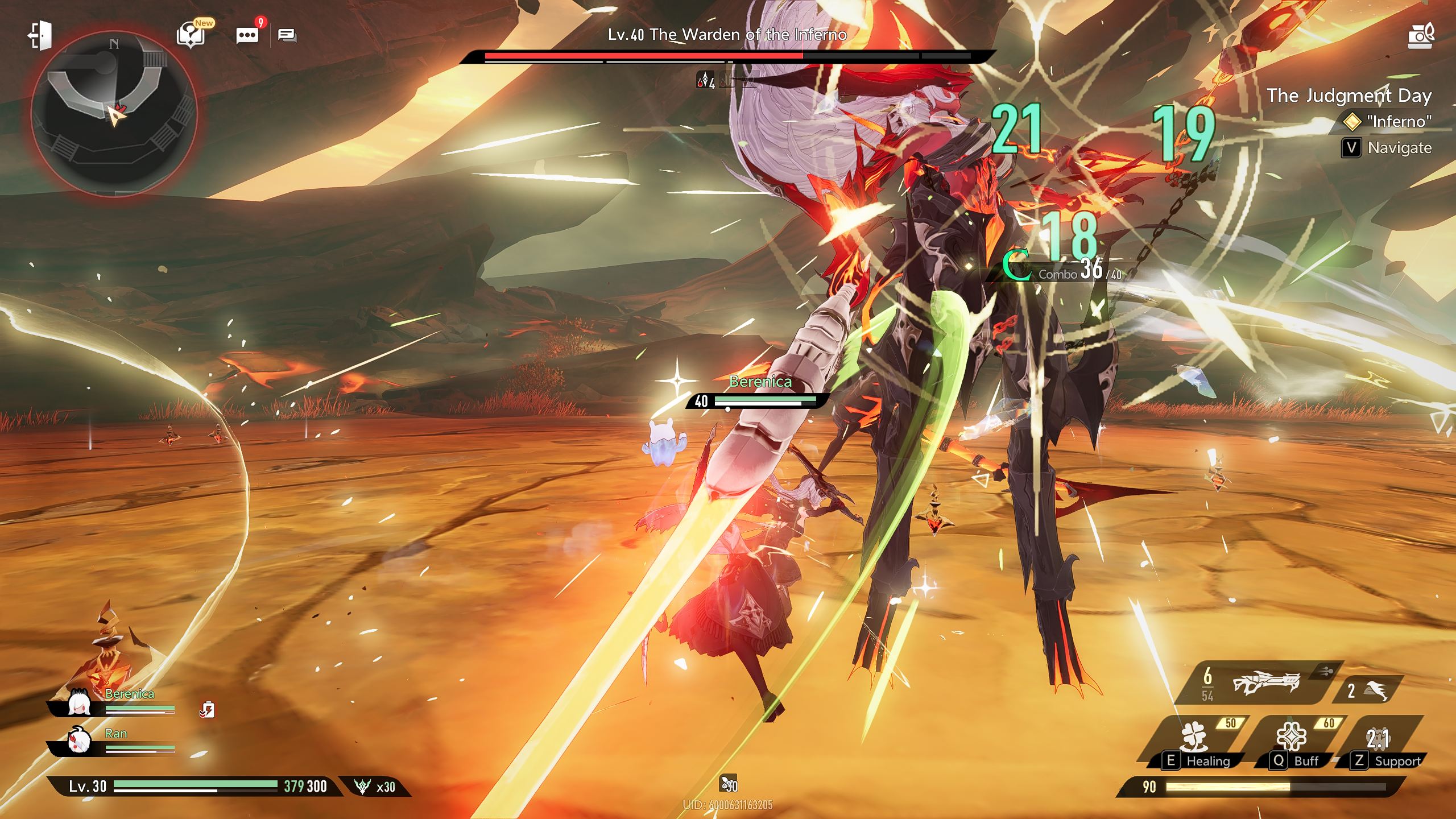
Task: Click the circular minimap
Action: tap(114, 114)
